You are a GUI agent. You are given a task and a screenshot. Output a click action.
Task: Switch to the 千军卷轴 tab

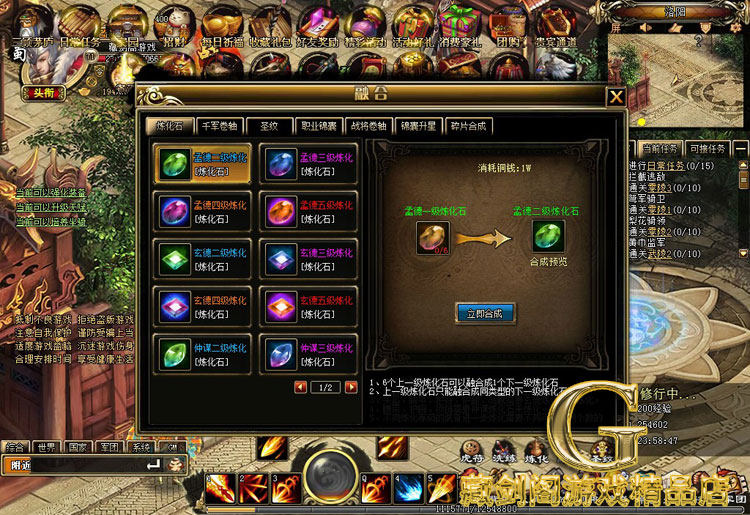(219, 126)
